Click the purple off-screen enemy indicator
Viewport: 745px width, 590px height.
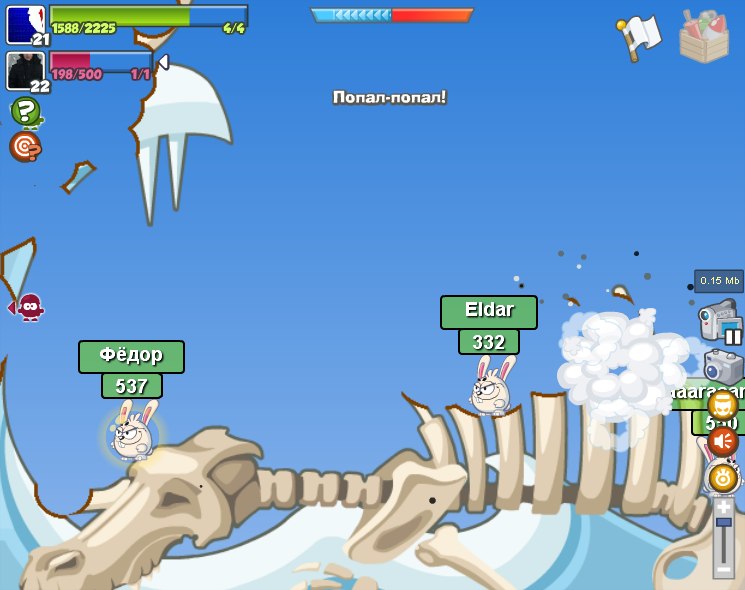28,306
